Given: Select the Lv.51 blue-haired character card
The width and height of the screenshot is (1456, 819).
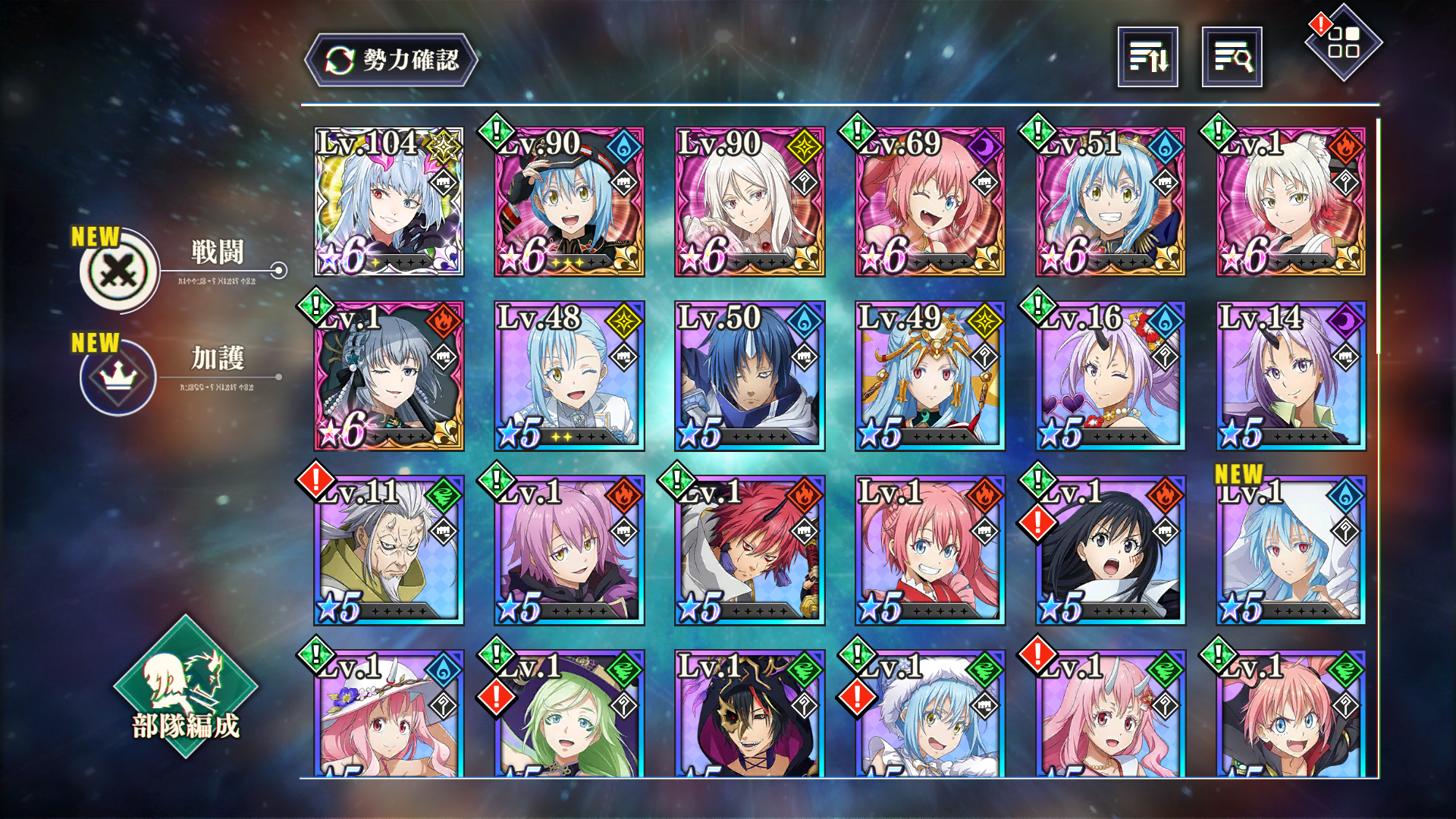Looking at the screenshot, I should (x=1111, y=202).
